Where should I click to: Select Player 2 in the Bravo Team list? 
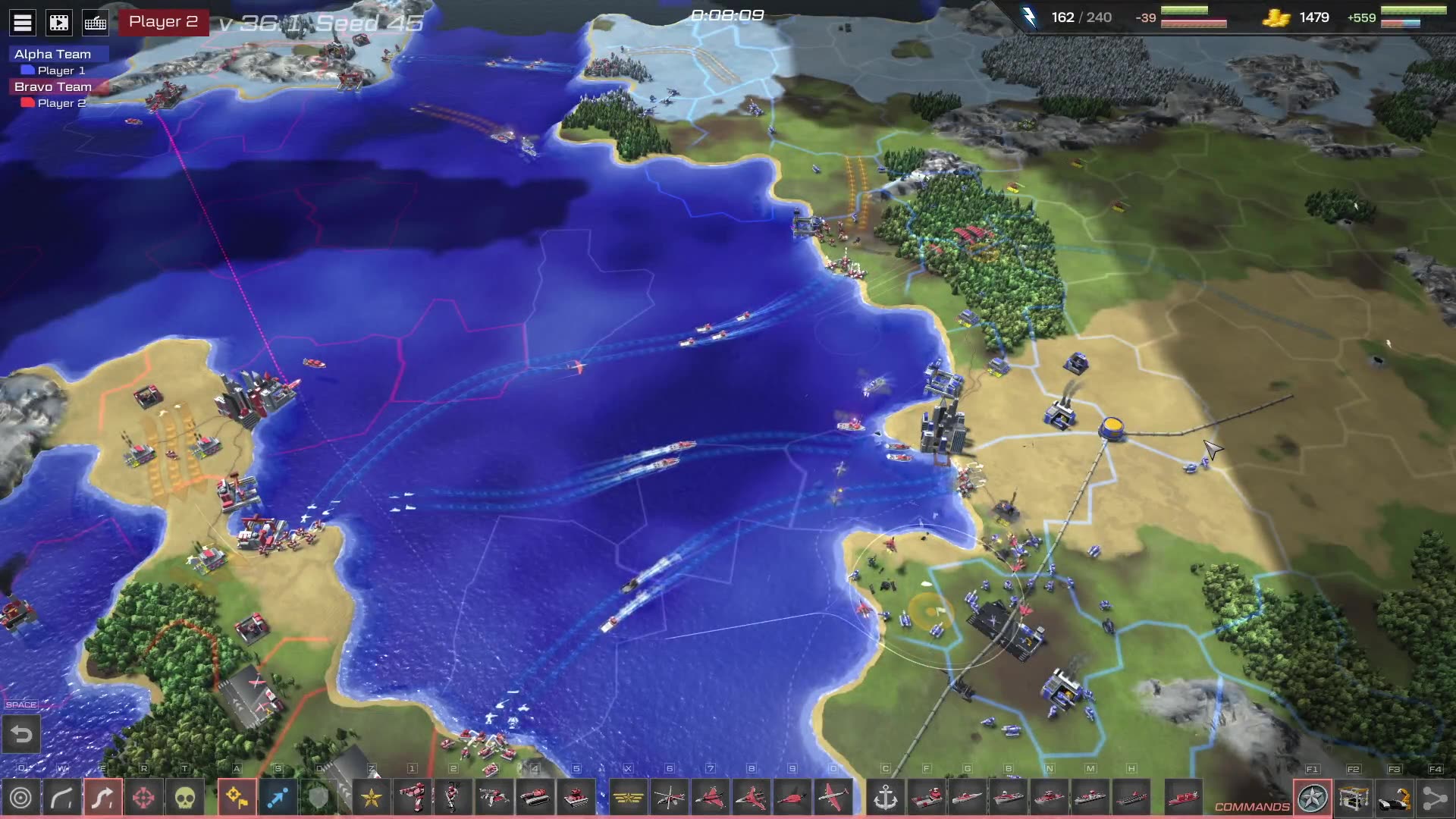pyautogui.click(x=61, y=103)
